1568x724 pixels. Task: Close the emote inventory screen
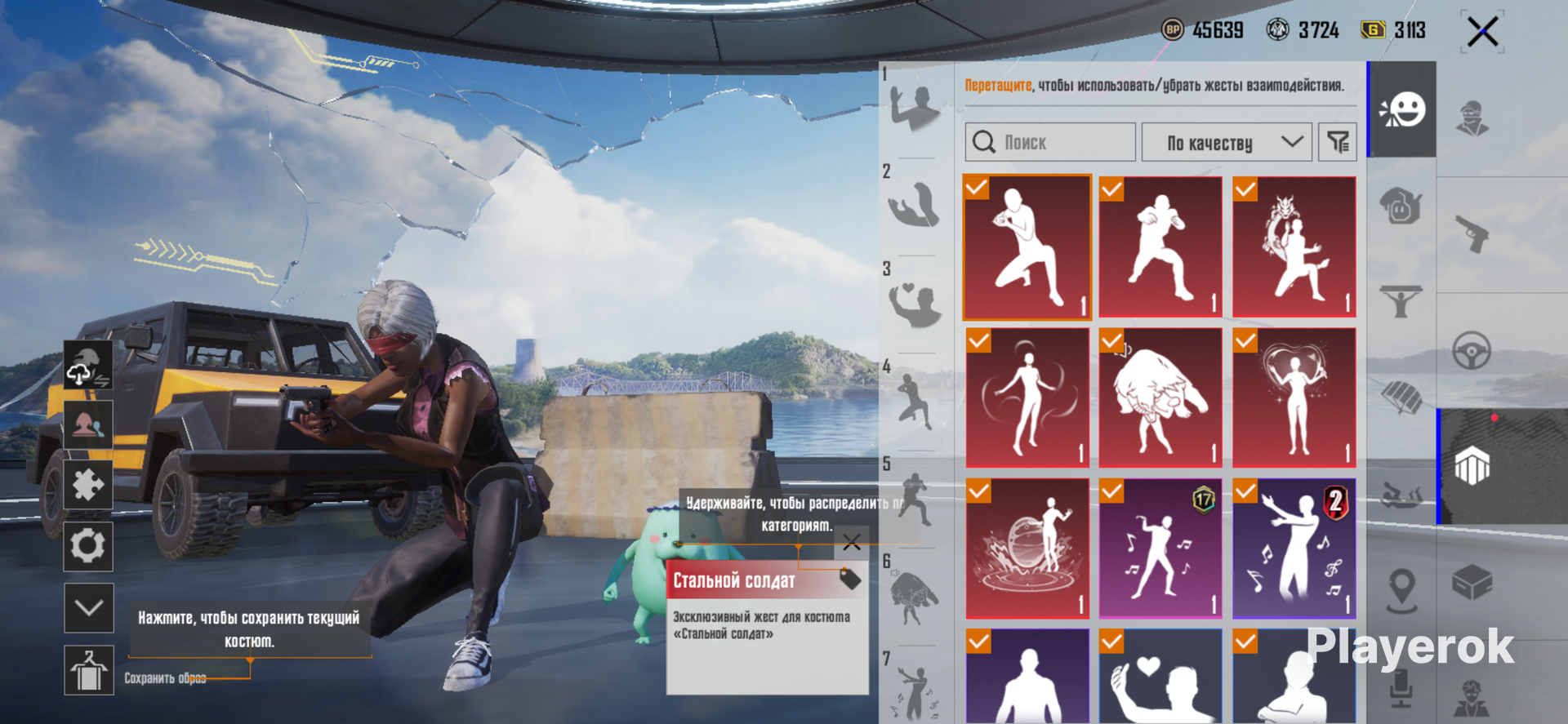[1482, 33]
